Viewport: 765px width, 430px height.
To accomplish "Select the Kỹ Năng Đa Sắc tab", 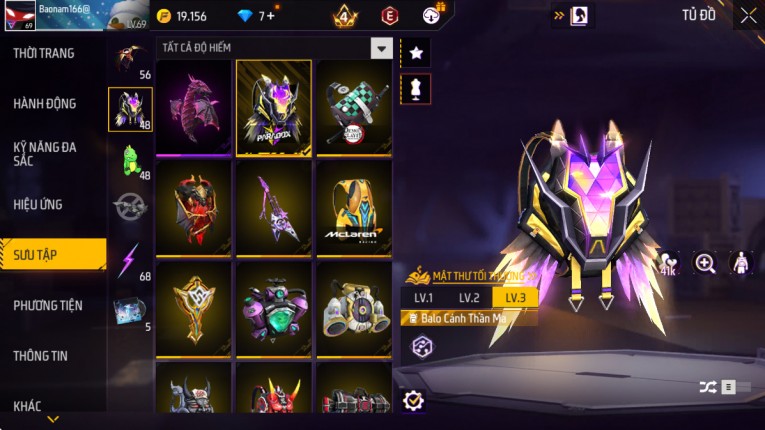I will [45, 153].
